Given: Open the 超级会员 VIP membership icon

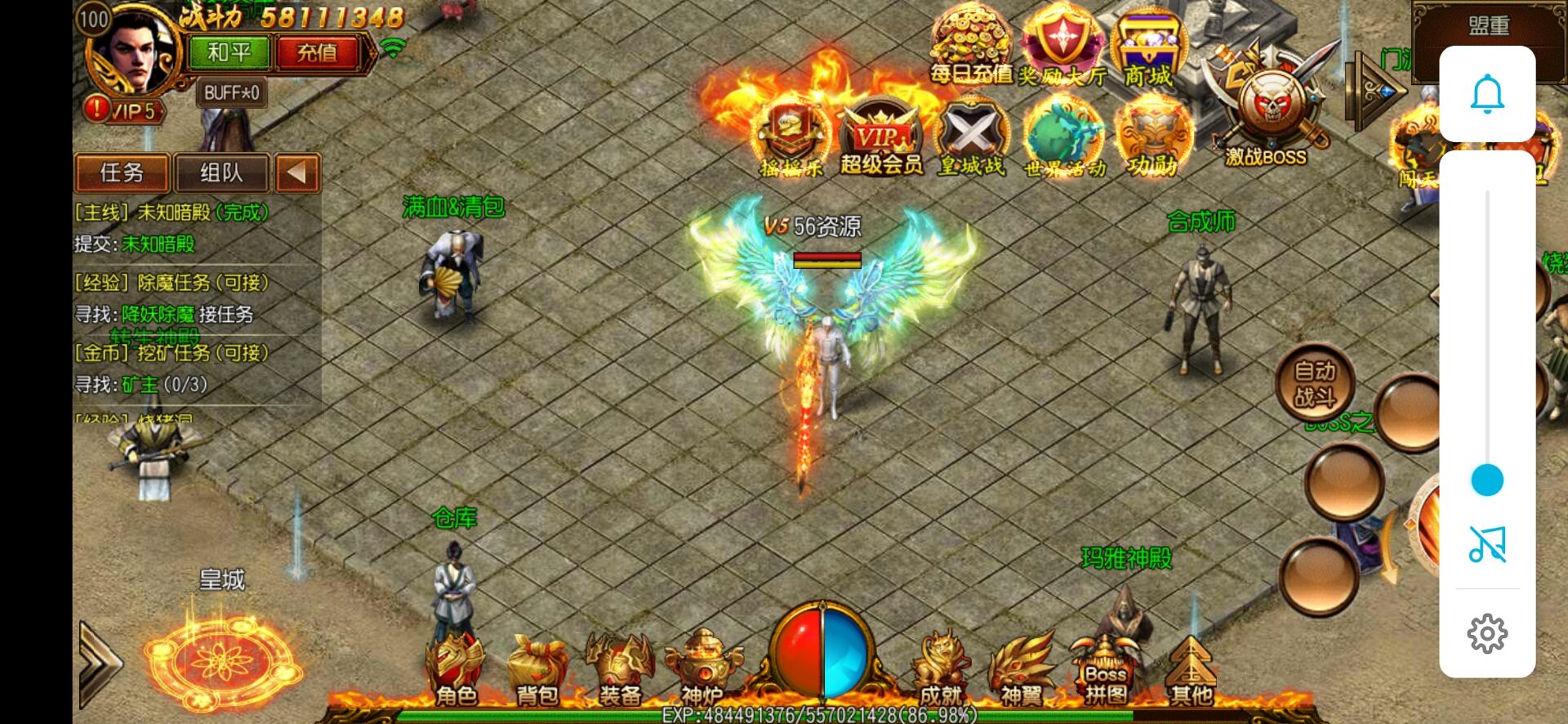Looking at the screenshot, I should point(881,139).
